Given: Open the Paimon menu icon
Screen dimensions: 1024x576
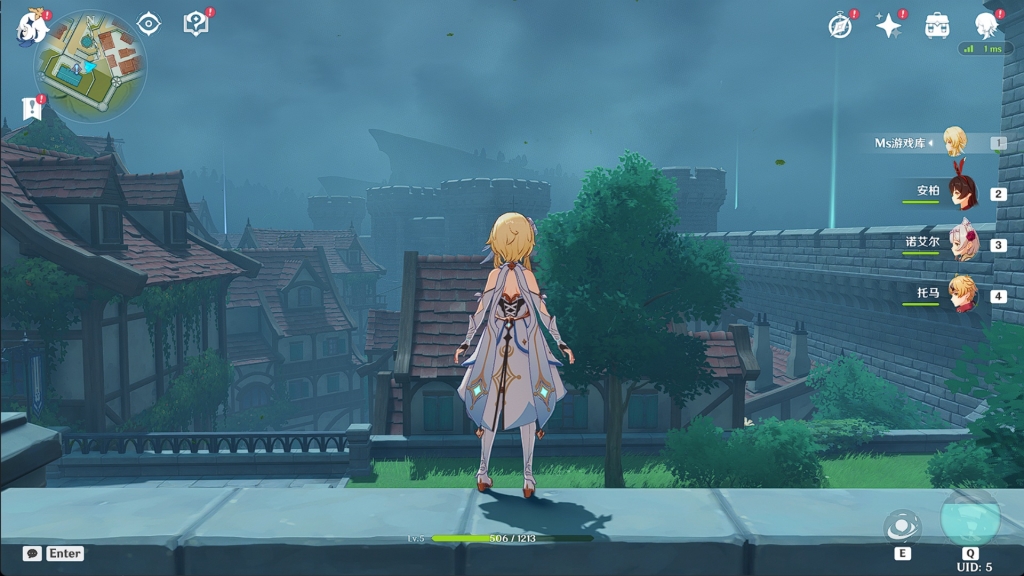Looking at the screenshot, I should tap(32, 27).
